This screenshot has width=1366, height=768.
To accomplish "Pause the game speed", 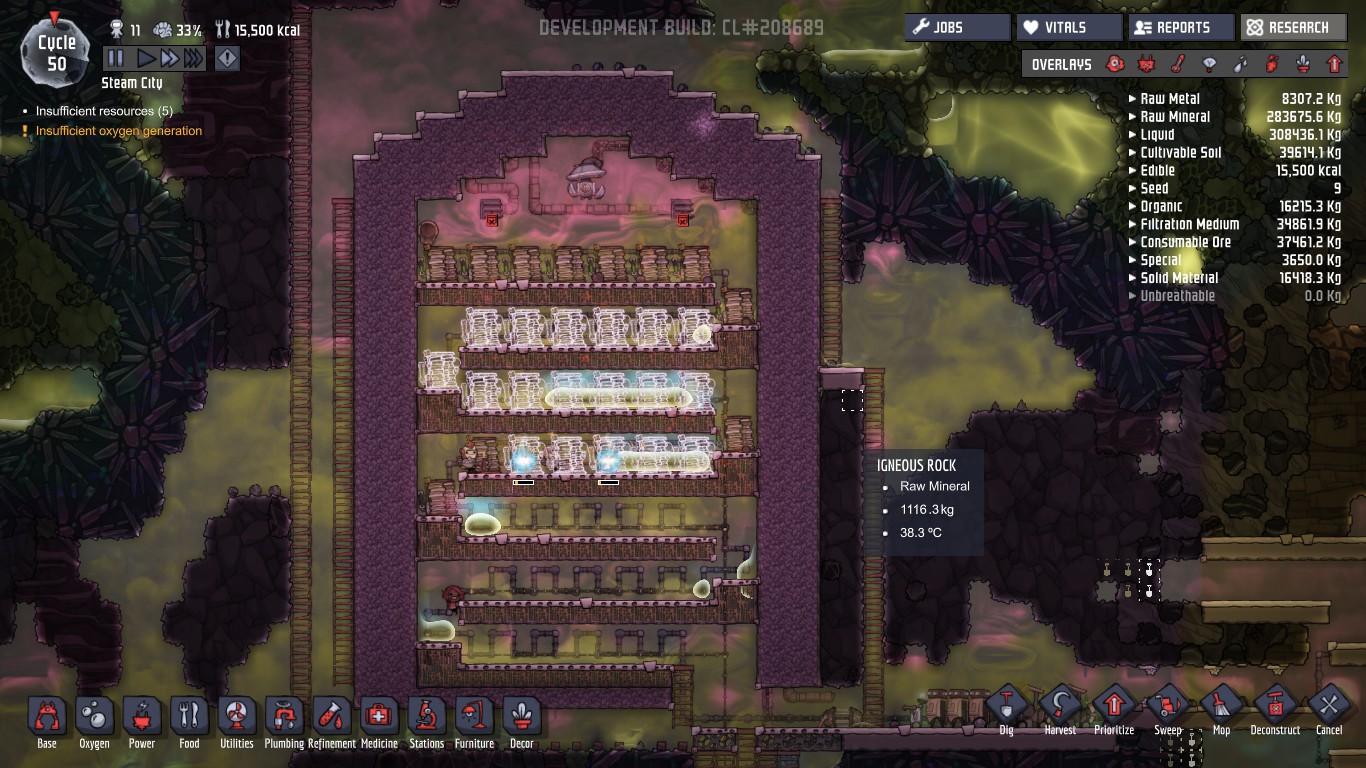I will (x=115, y=59).
